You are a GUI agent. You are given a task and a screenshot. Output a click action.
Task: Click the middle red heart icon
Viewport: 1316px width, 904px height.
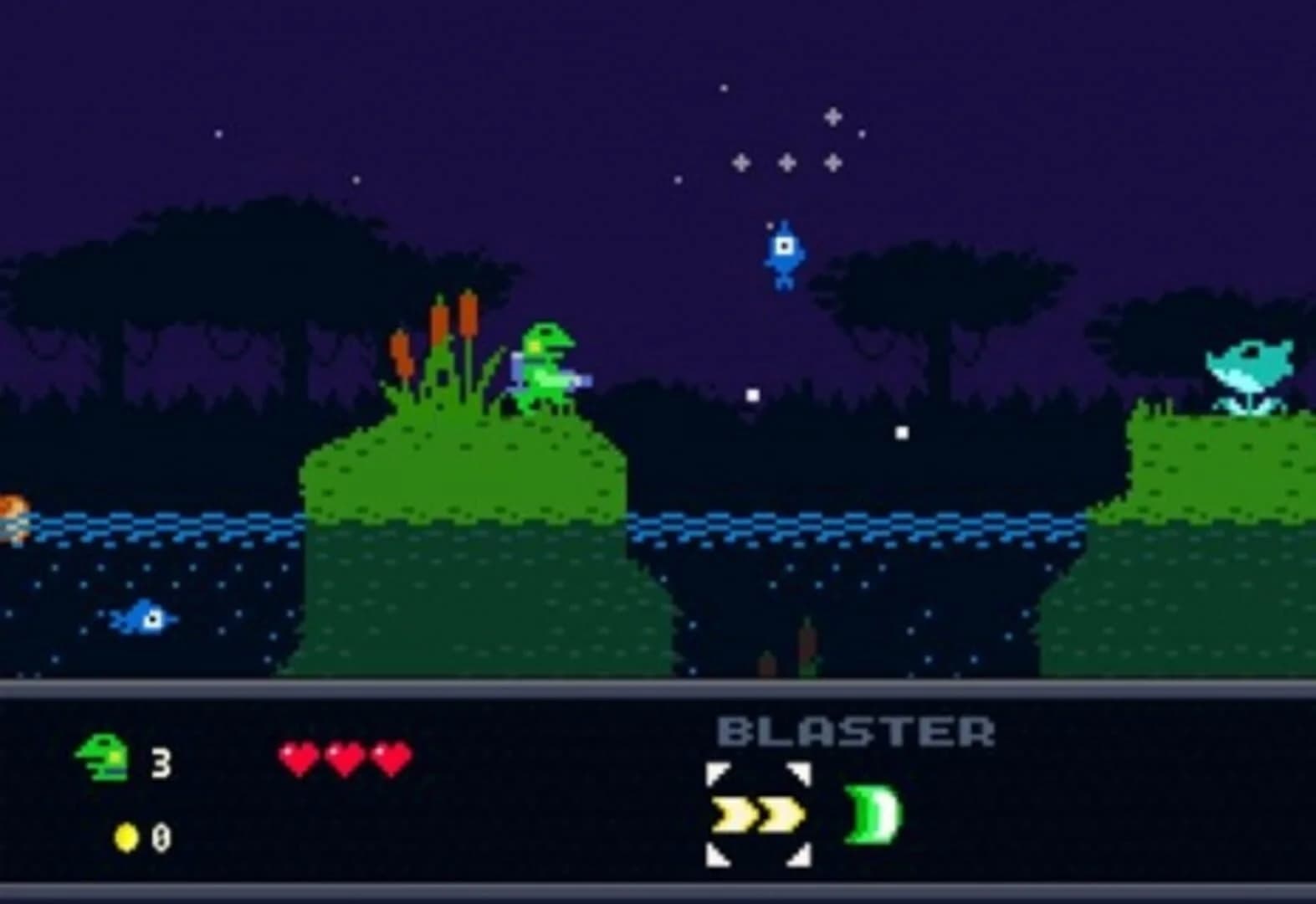click(346, 758)
